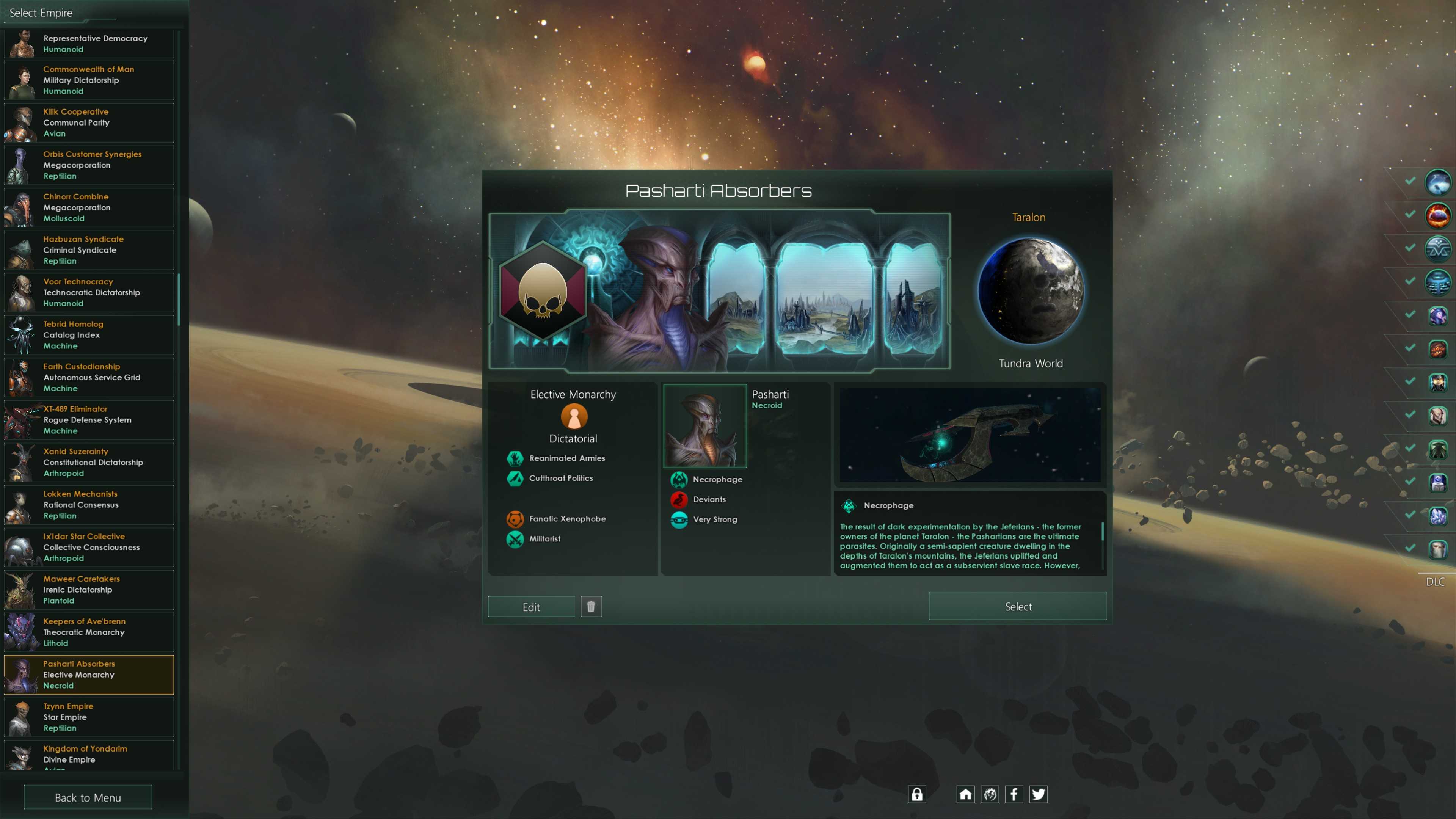Click the Facebook icon
This screenshot has width=1456, height=819.
coord(1014,794)
